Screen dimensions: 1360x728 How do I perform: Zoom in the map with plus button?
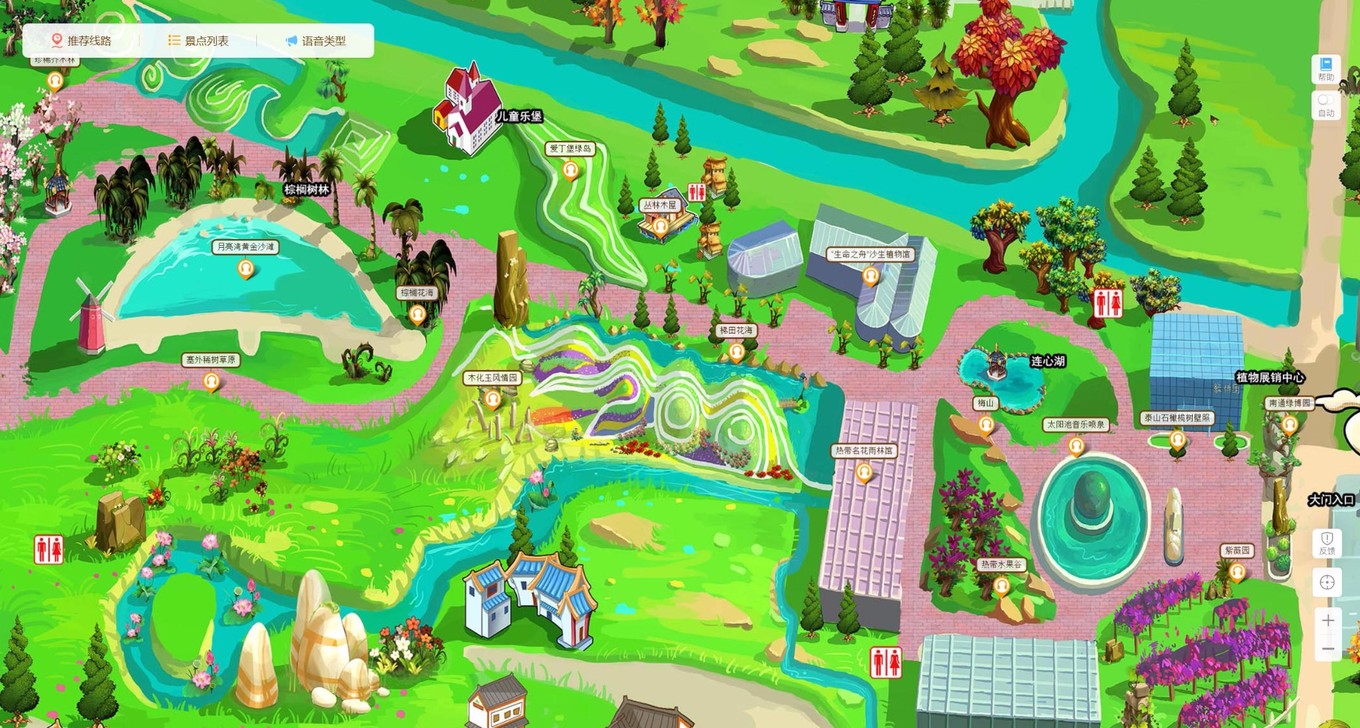(x=1327, y=620)
